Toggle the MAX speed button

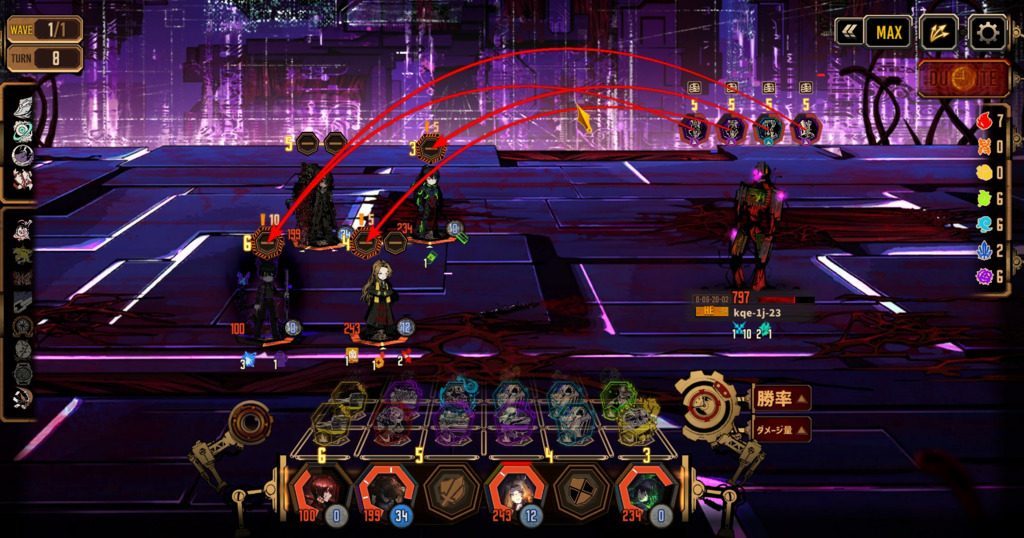(x=888, y=32)
